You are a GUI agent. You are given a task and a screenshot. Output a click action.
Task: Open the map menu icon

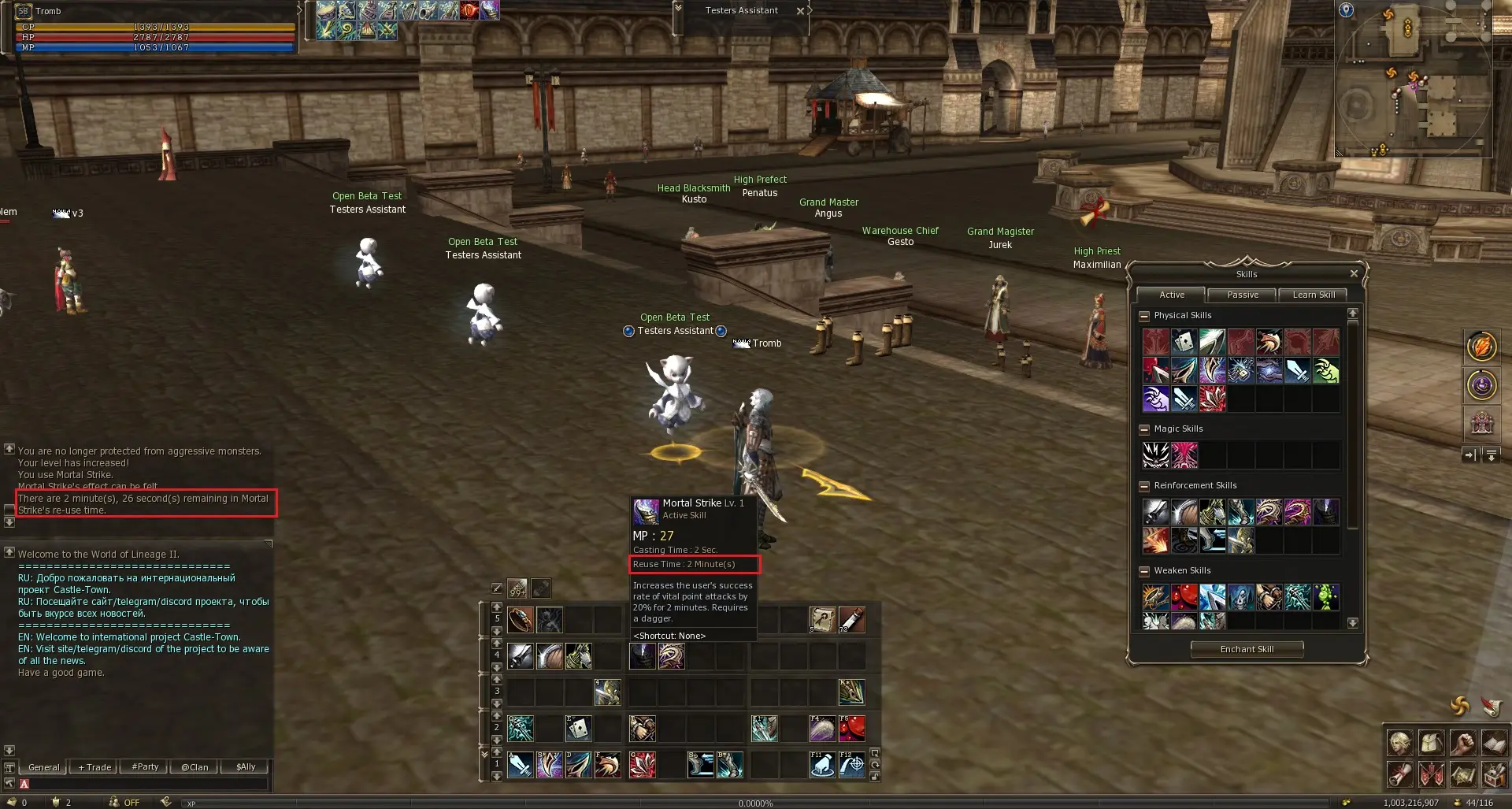(1462, 775)
